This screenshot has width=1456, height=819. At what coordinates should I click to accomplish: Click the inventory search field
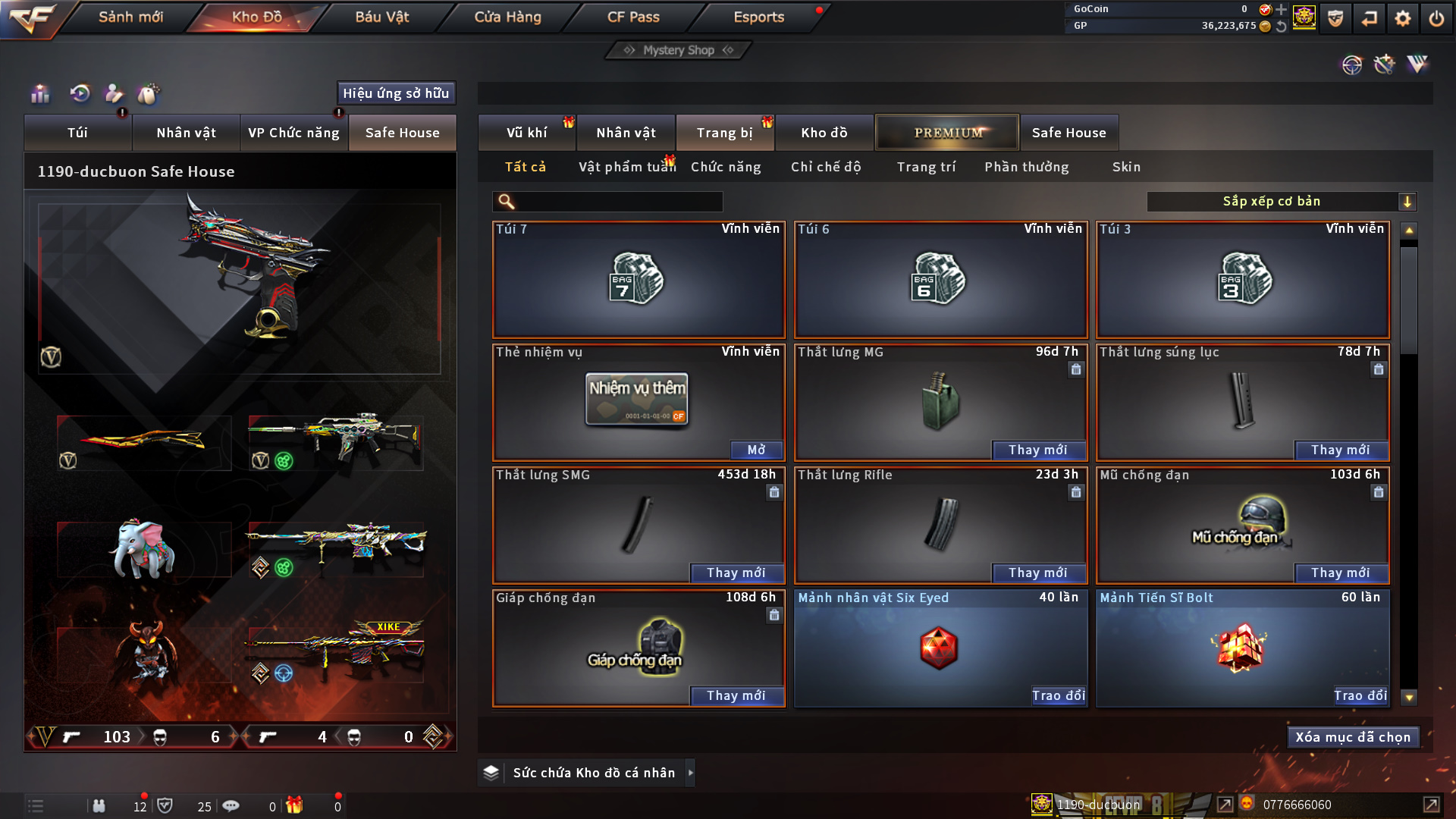click(x=618, y=201)
